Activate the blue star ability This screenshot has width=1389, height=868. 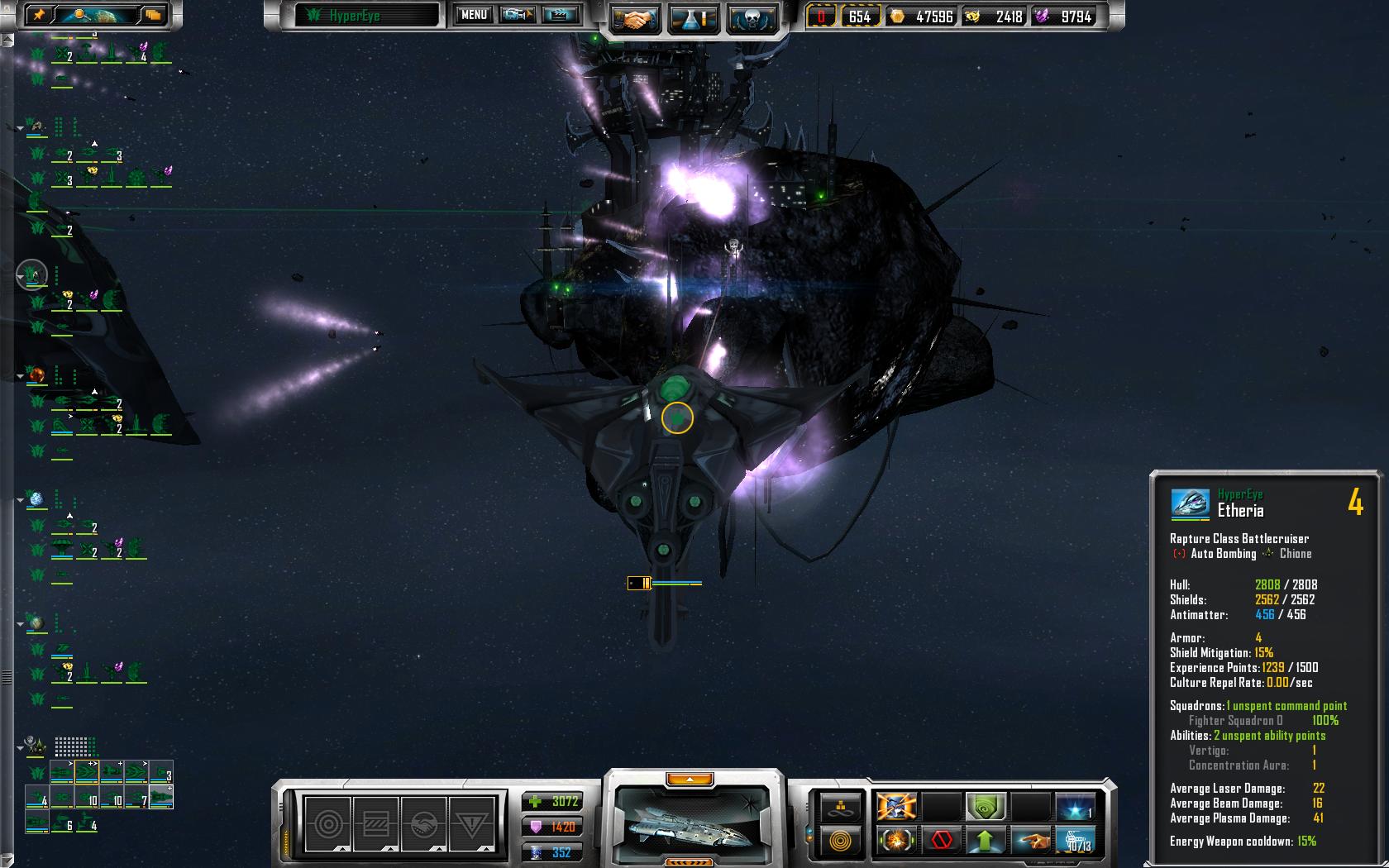click(1075, 805)
